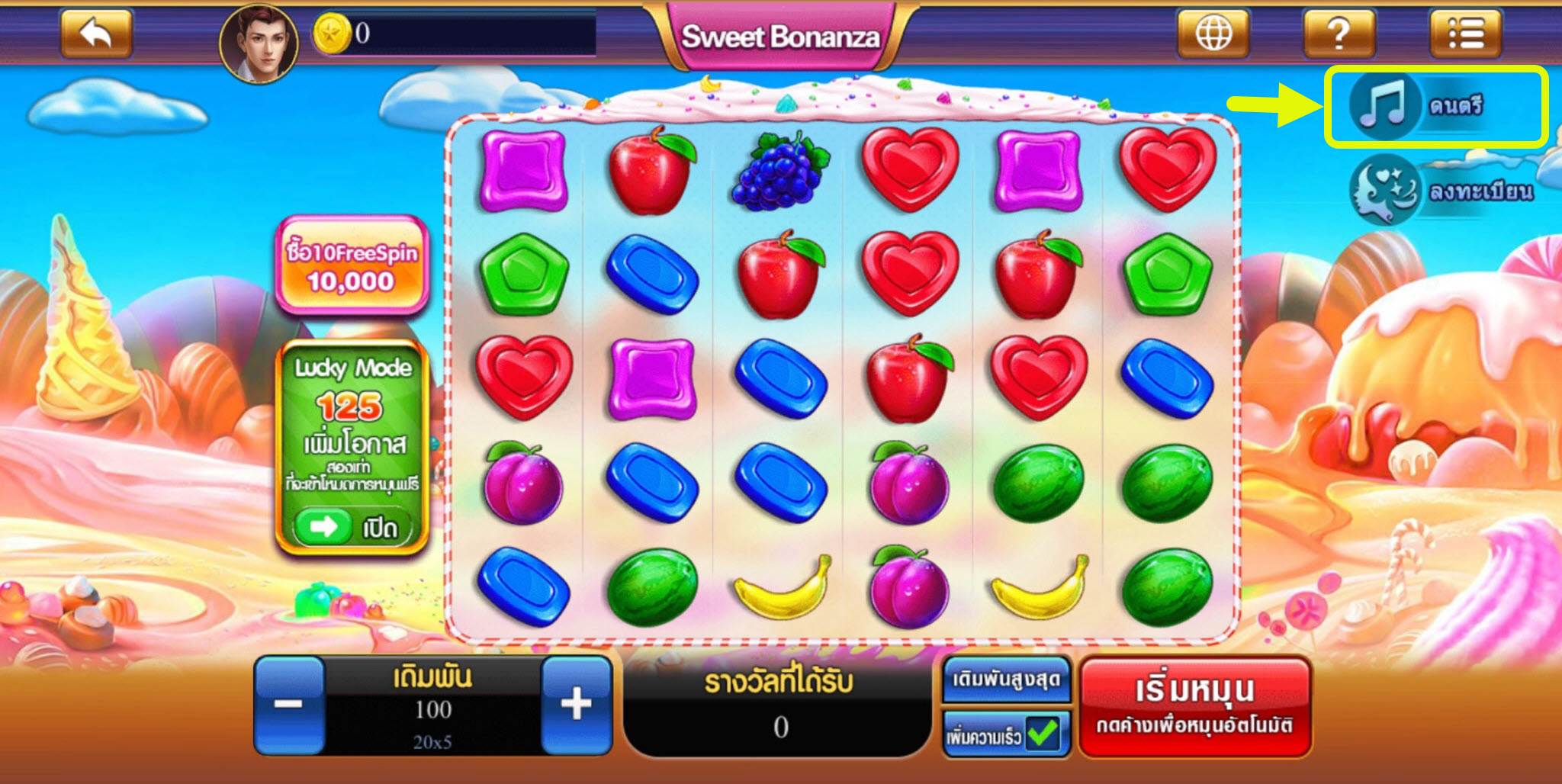Open the list menu button
The height and width of the screenshot is (784, 1562).
(1464, 34)
